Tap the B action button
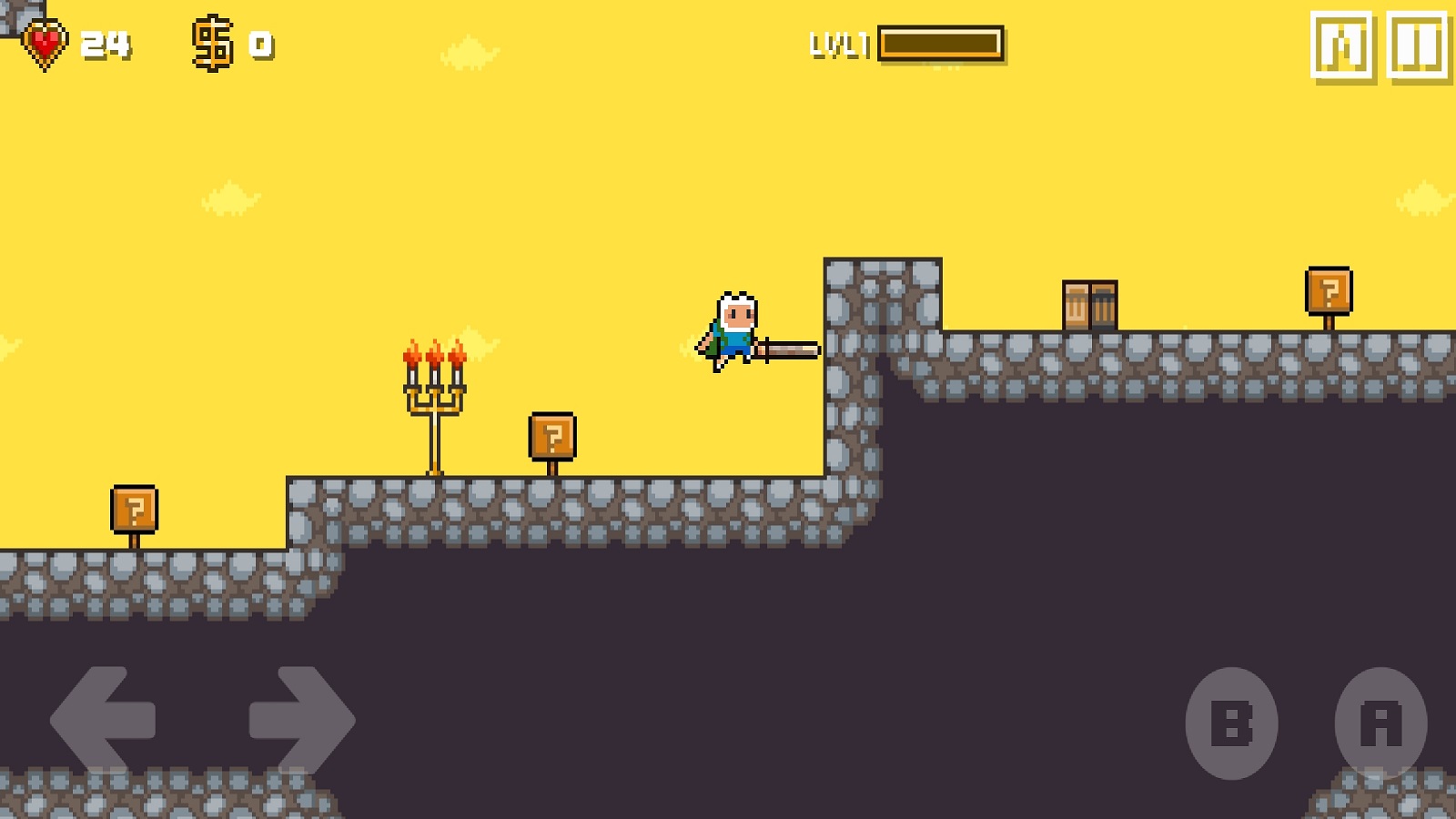The image size is (1456, 819). click(x=1231, y=723)
